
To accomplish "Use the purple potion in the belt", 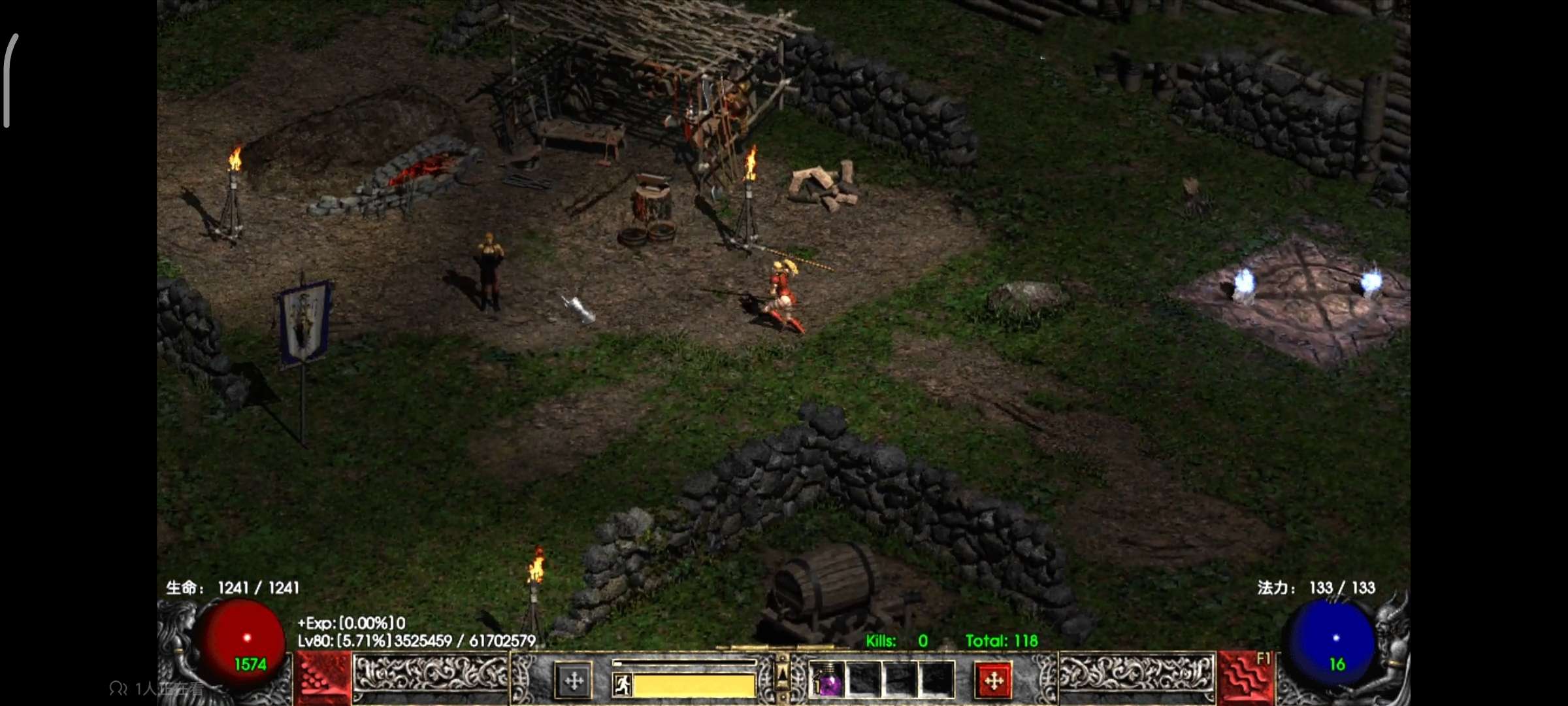I will click(827, 681).
